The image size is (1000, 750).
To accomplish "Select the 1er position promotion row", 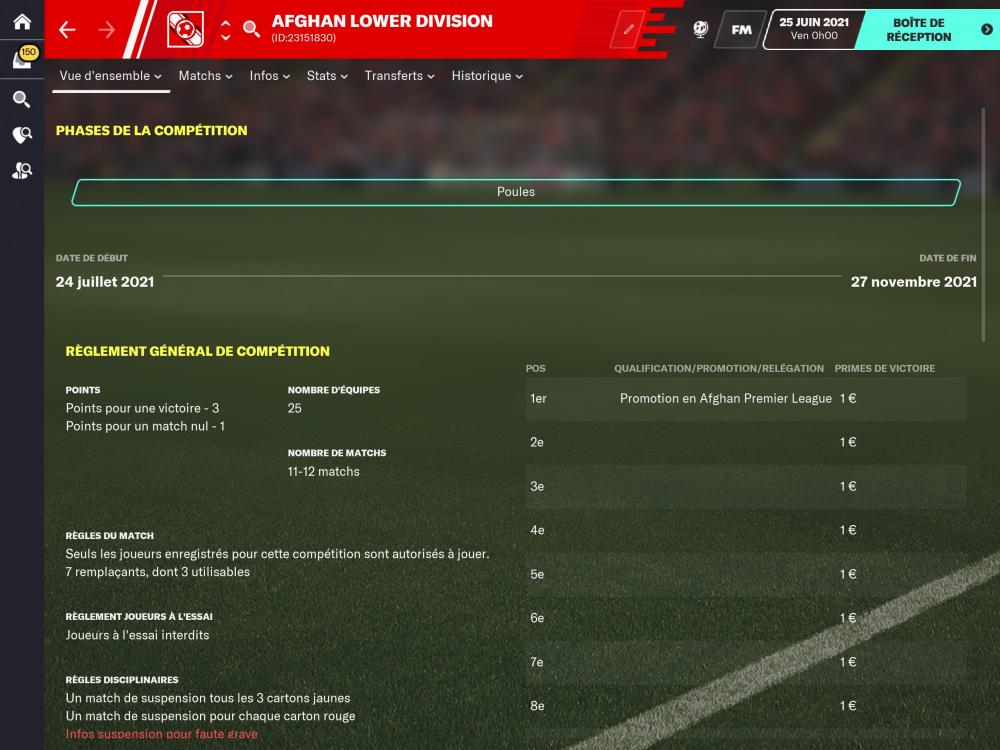I will pos(746,398).
